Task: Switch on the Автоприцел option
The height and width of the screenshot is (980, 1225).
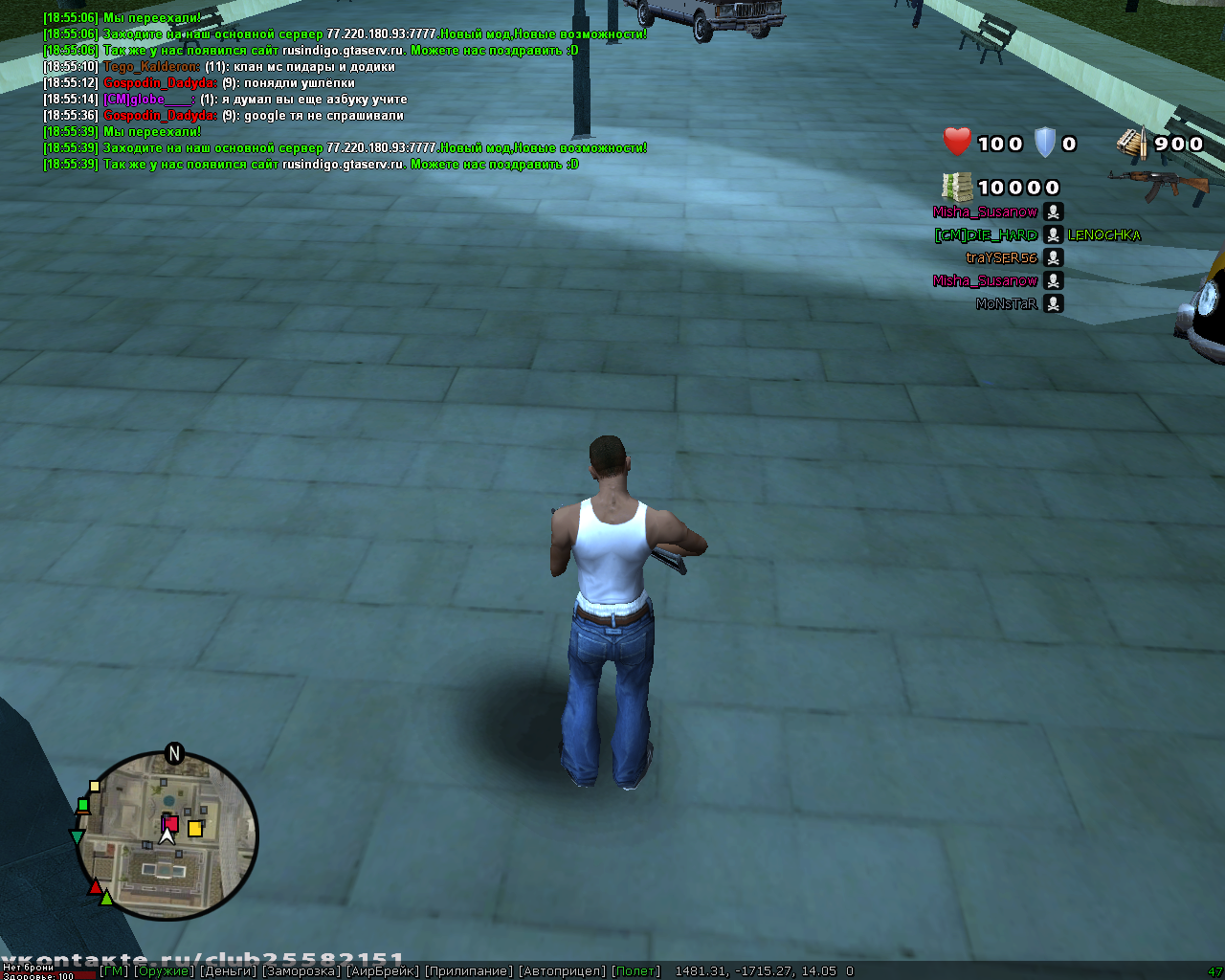Action: click(562, 971)
